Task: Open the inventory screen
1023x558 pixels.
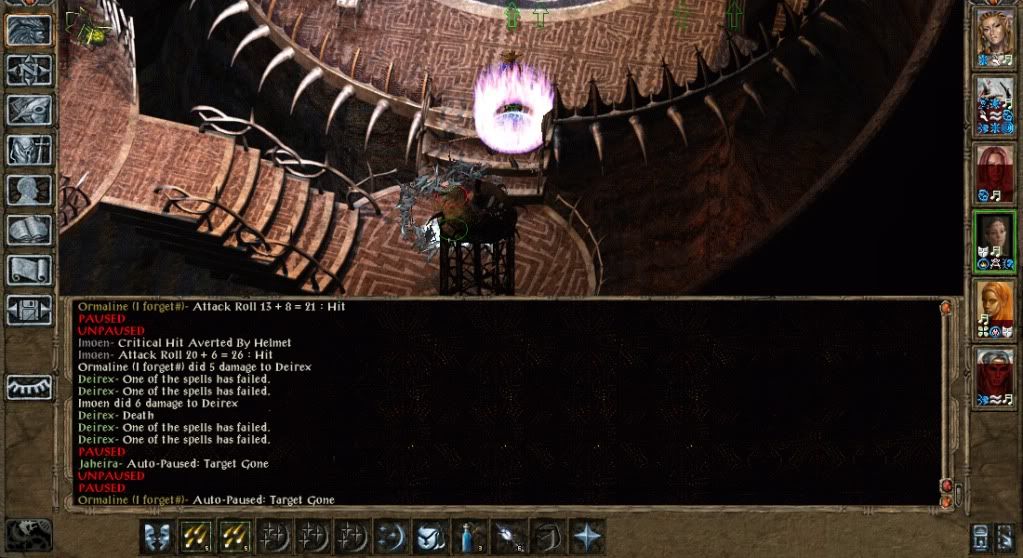Action: tap(29, 150)
